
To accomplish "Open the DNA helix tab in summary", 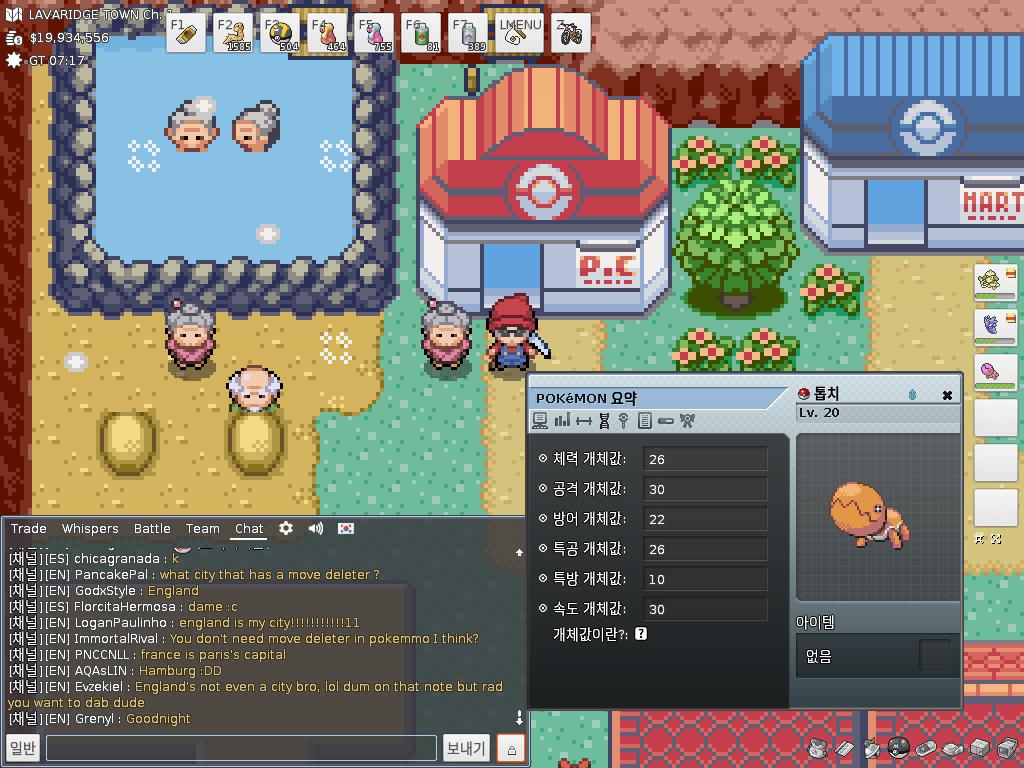I will [604, 421].
